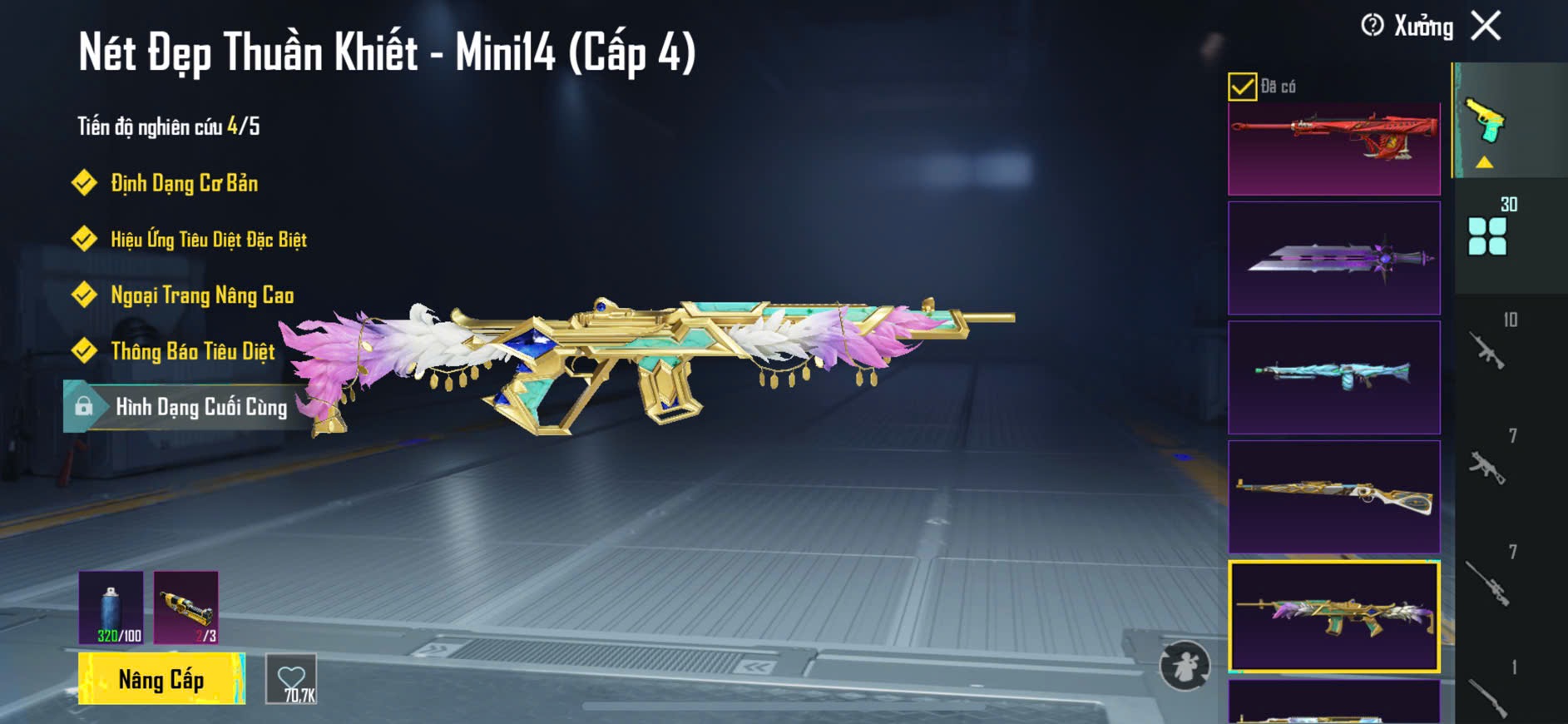This screenshot has width=1568, height=724.
Task: Open the character pose round button
Action: pyautogui.click(x=1185, y=666)
